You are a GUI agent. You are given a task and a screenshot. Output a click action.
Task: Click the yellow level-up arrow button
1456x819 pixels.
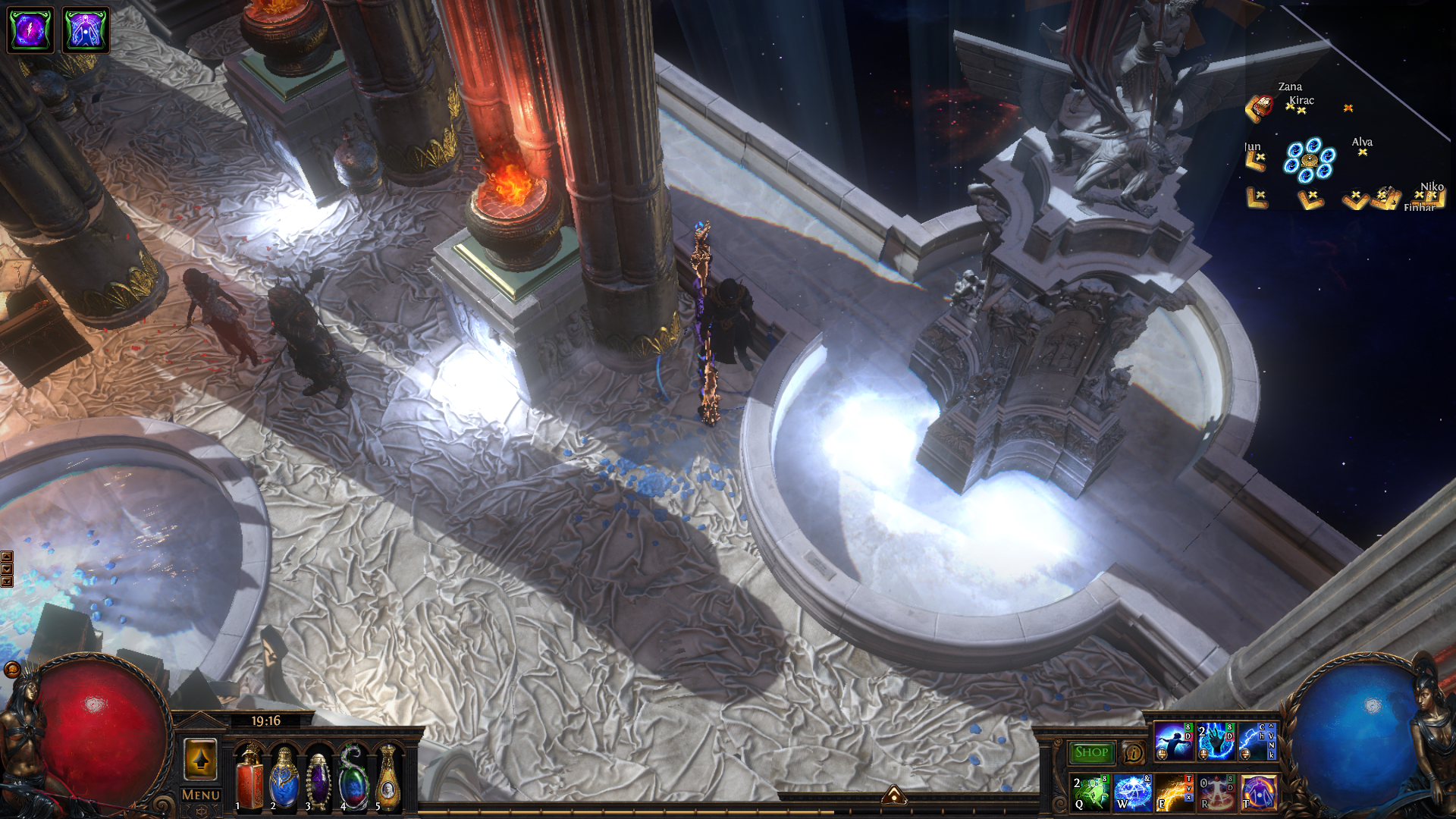201,759
